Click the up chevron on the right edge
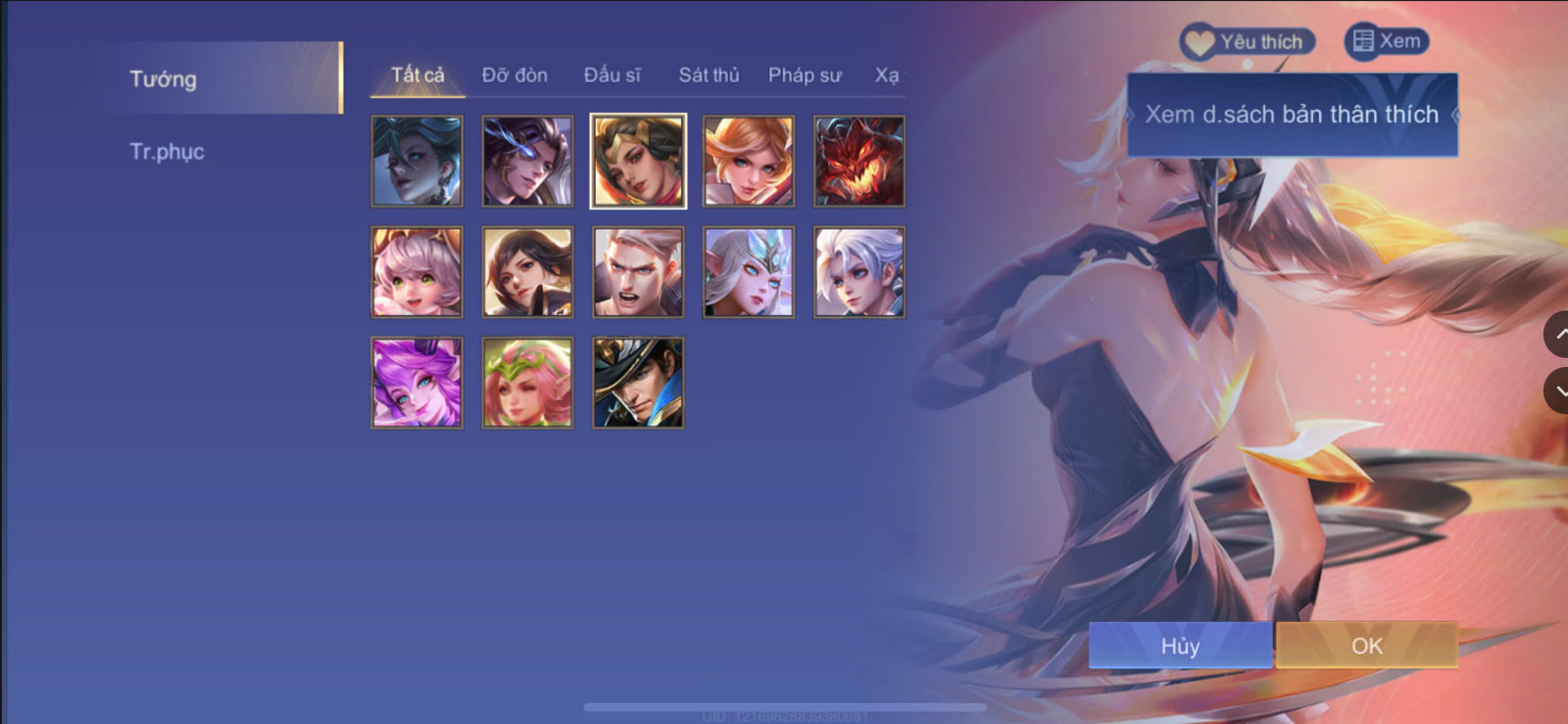Image resolution: width=1568 pixels, height=724 pixels. (x=1558, y=335)
